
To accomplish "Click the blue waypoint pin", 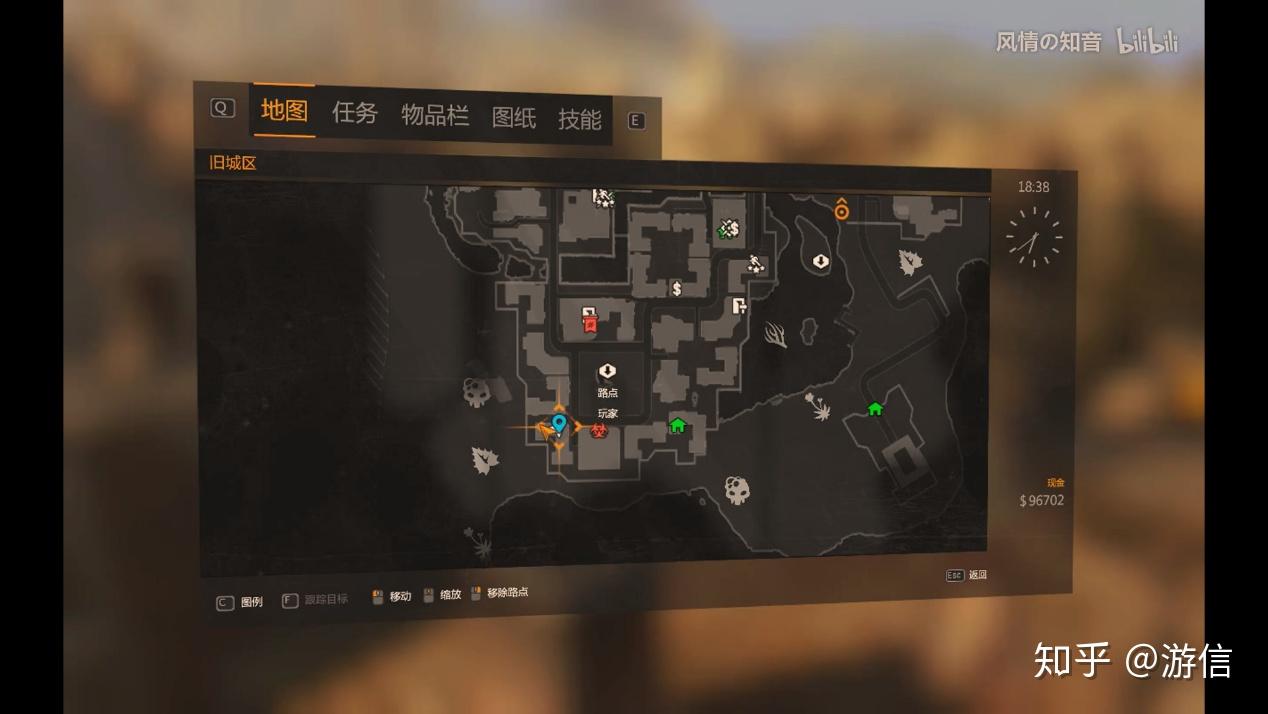I will [559, 424].
